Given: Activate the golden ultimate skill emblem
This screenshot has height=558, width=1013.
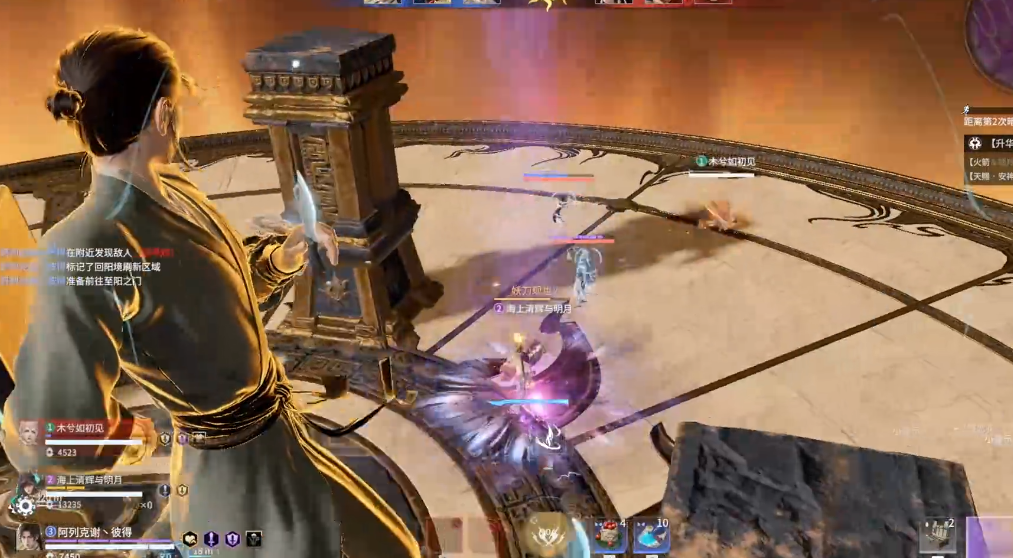Looking at the screenshot, I should pyautogui.click(x=546, y=534).
